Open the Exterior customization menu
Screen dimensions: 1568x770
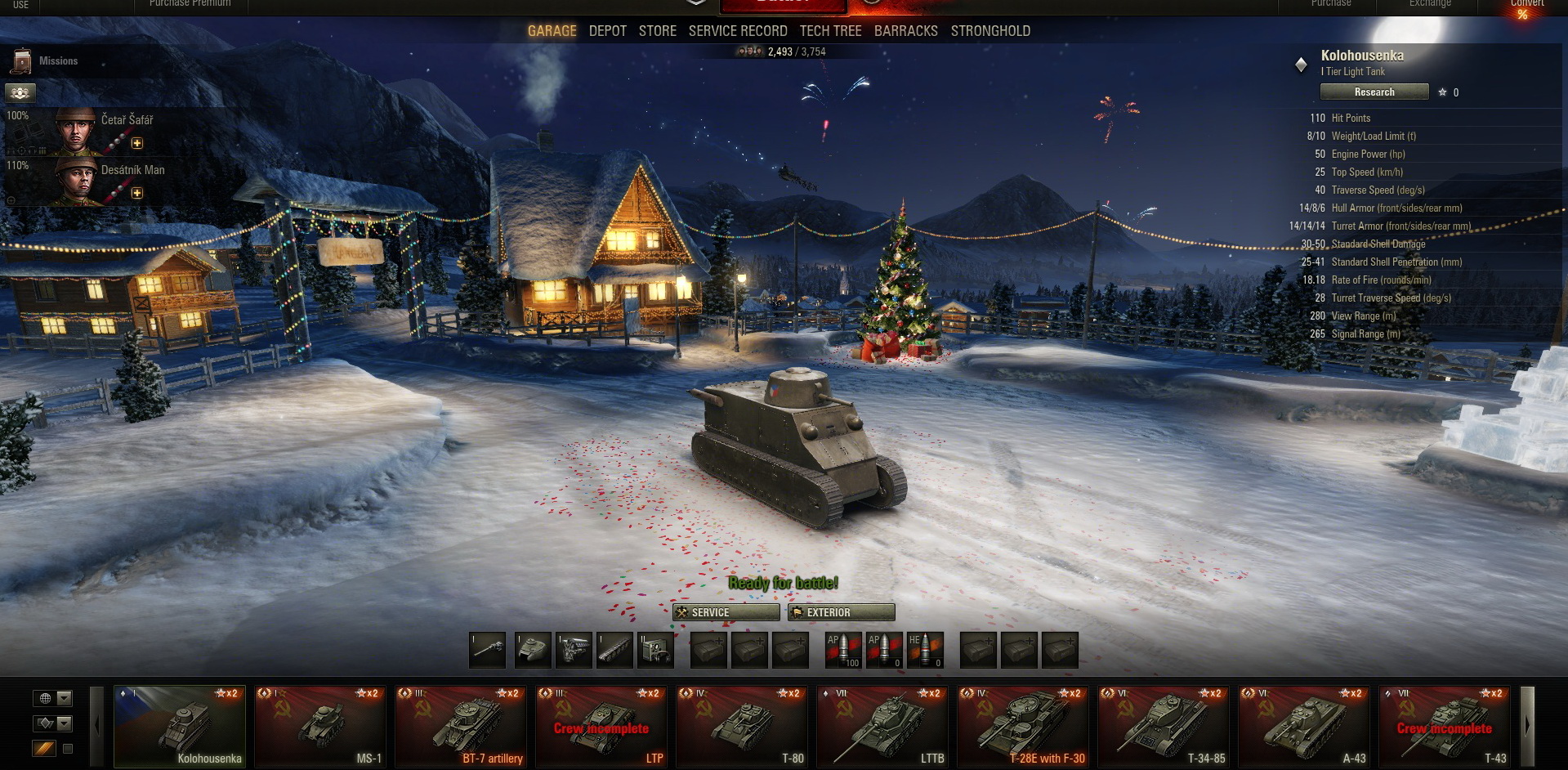[841, 612]
